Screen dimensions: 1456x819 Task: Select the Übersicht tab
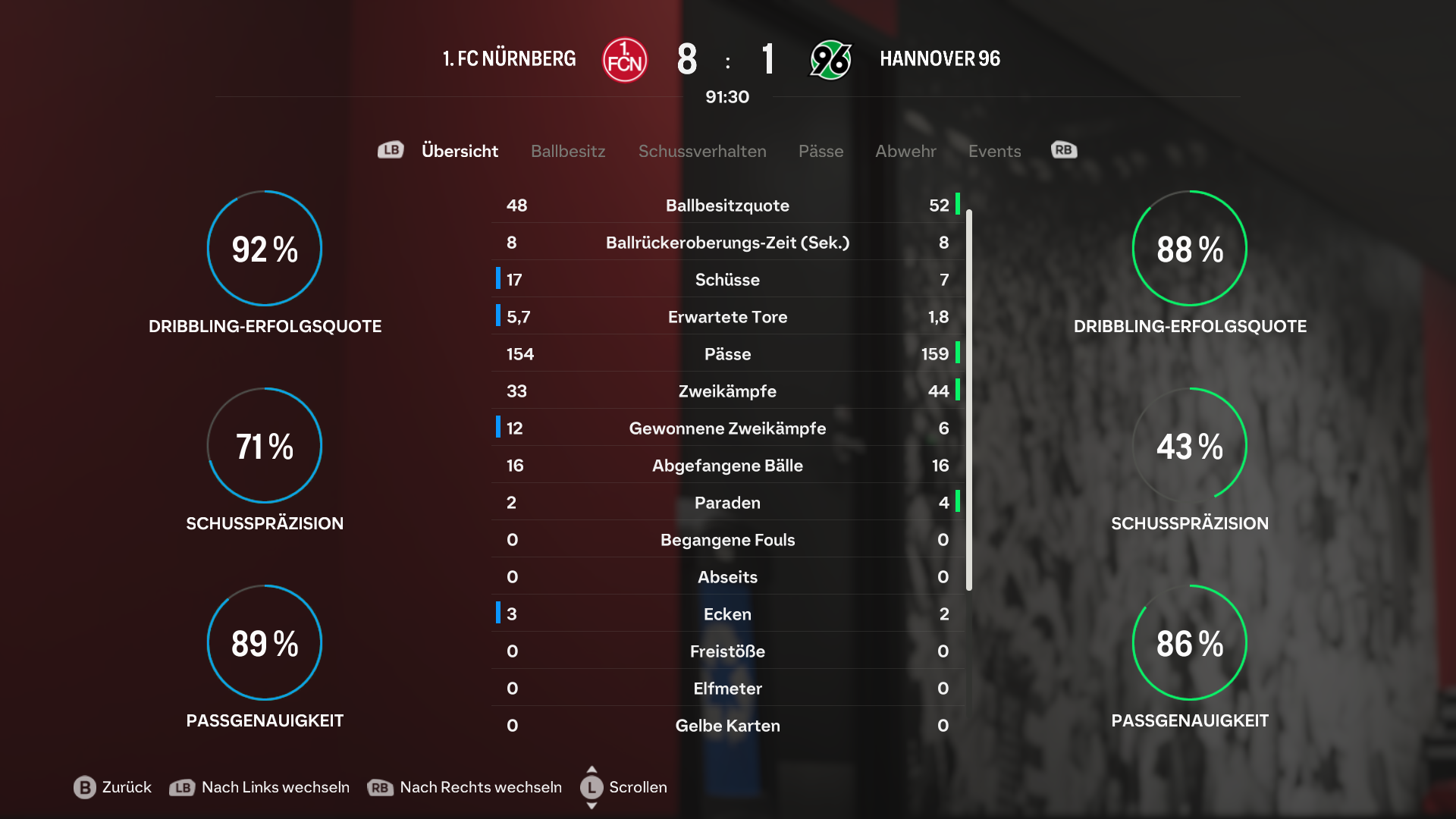460,151
